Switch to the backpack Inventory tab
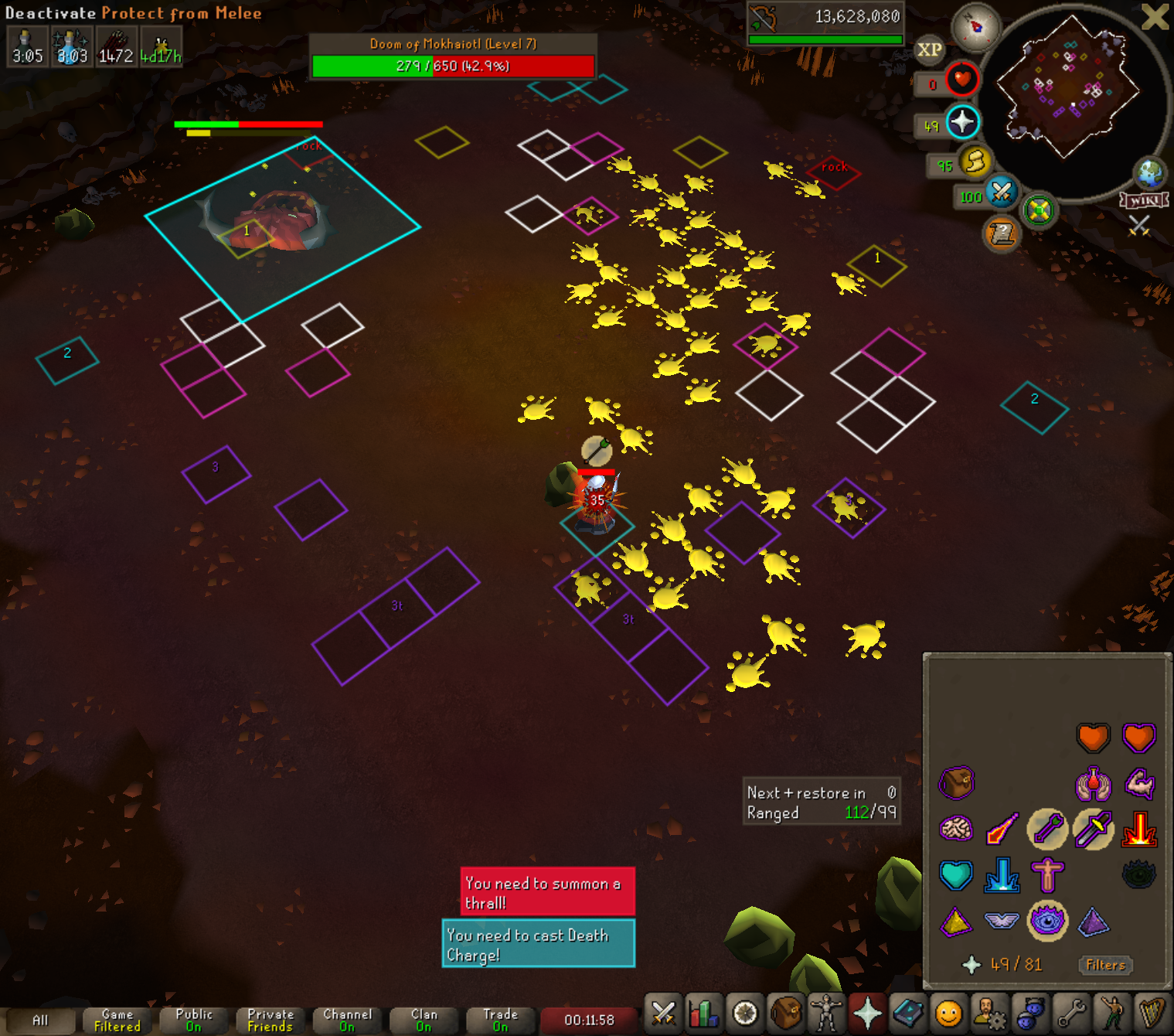The width and height of the screenshot is (1174, 1036). point(786,1013)
